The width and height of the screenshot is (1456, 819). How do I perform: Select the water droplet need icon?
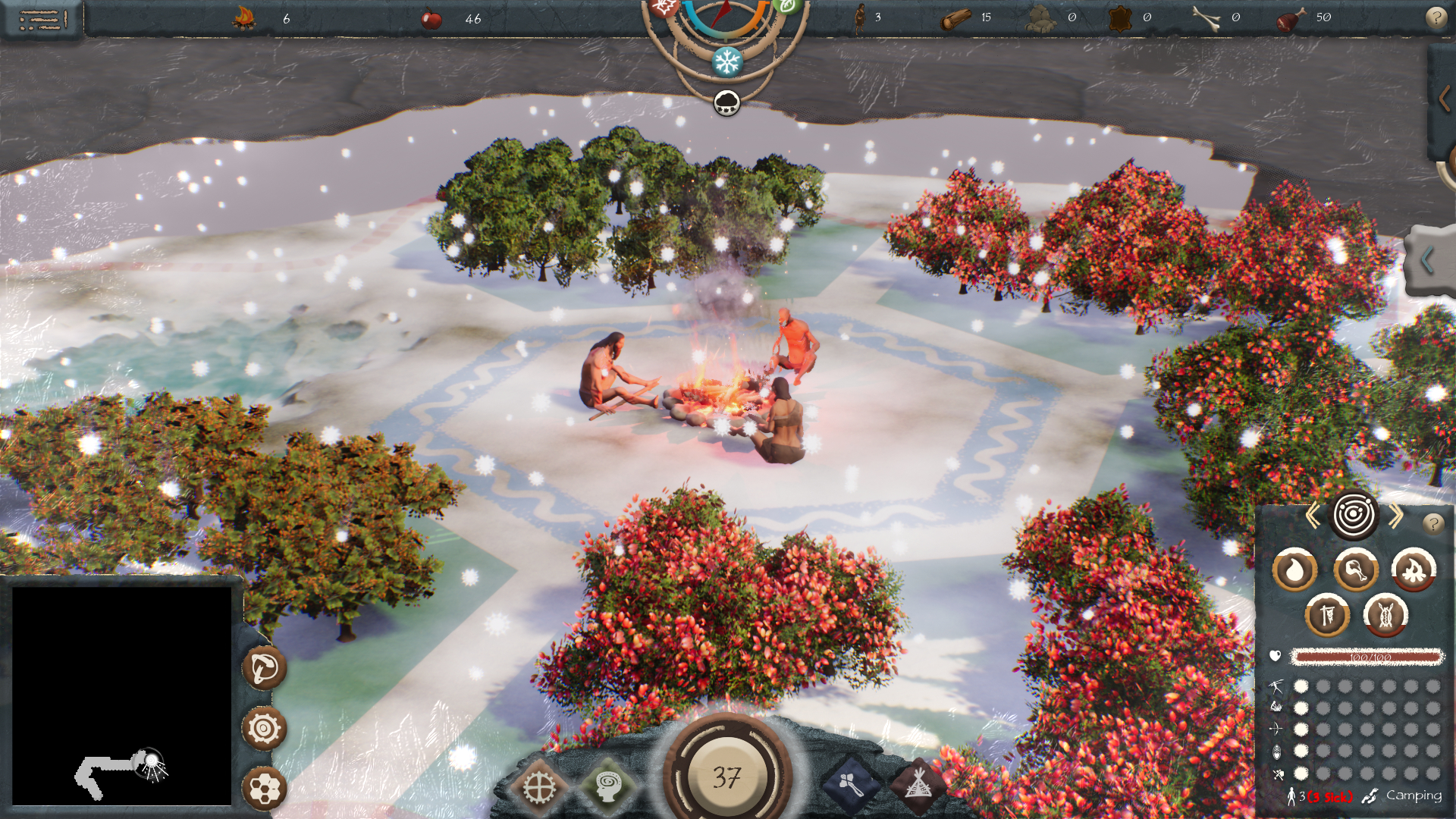(x=1294, y=570)
